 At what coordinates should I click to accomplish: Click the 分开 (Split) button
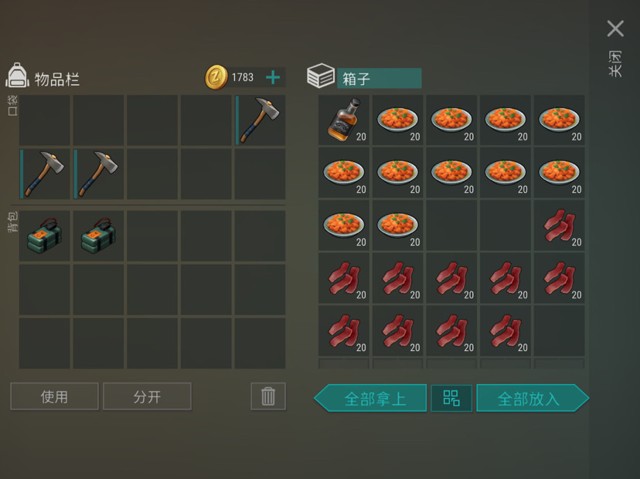coord(147,397)
